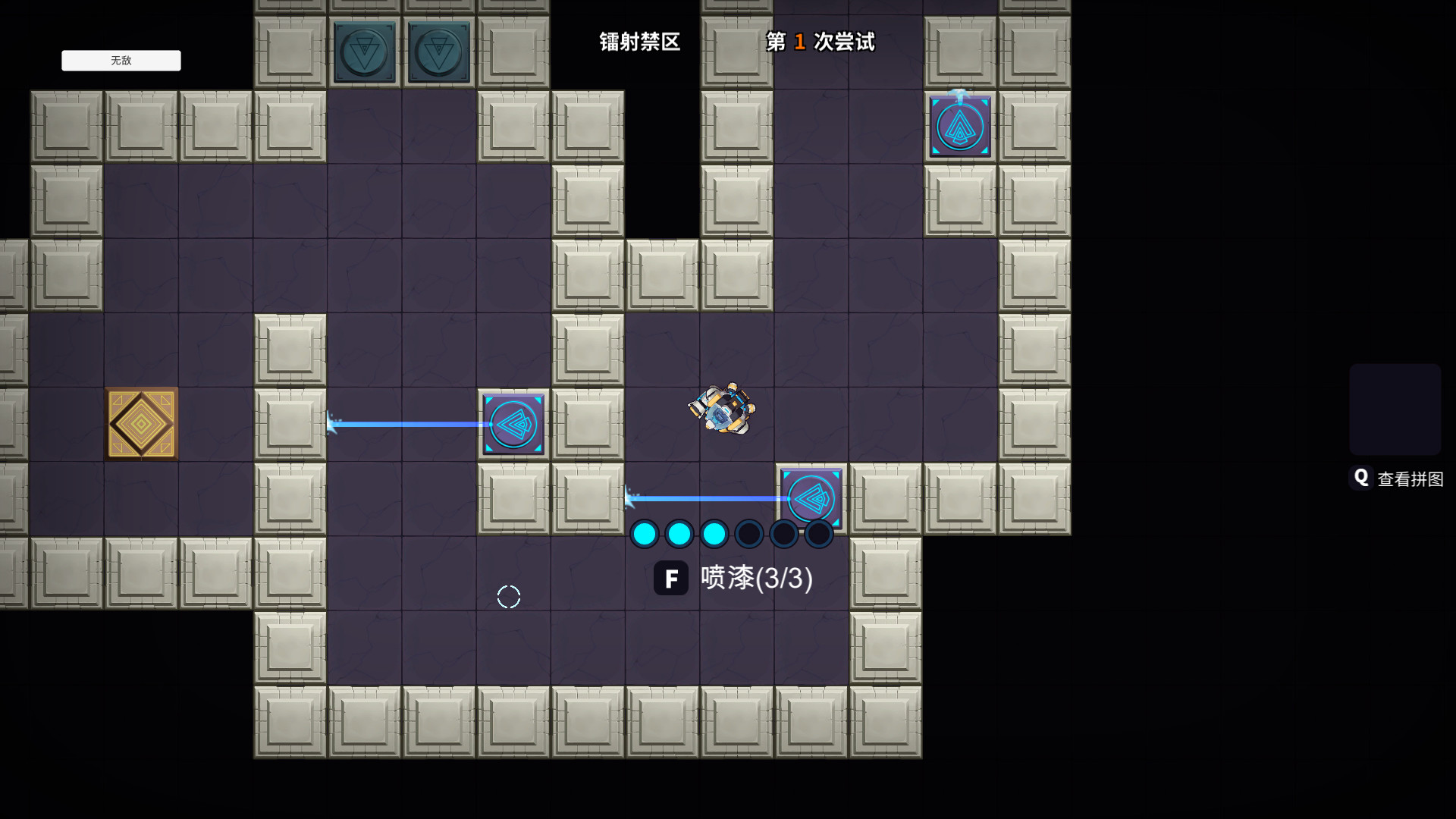Click the F key icon for spray paint

tap(671, 578)
